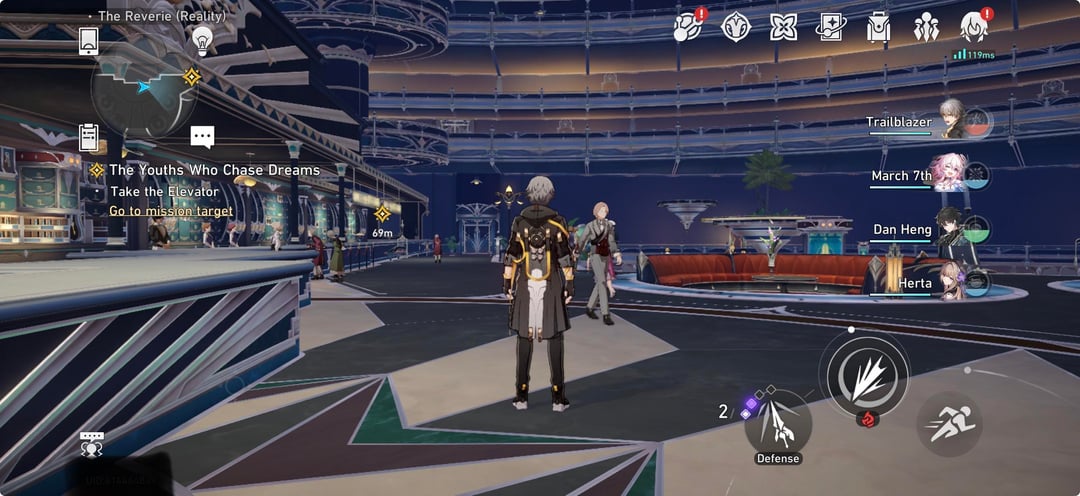The width and height of the screenshot is (1080, 496).
Task: Use the Defense technique button
Action: tap(778, 423)
